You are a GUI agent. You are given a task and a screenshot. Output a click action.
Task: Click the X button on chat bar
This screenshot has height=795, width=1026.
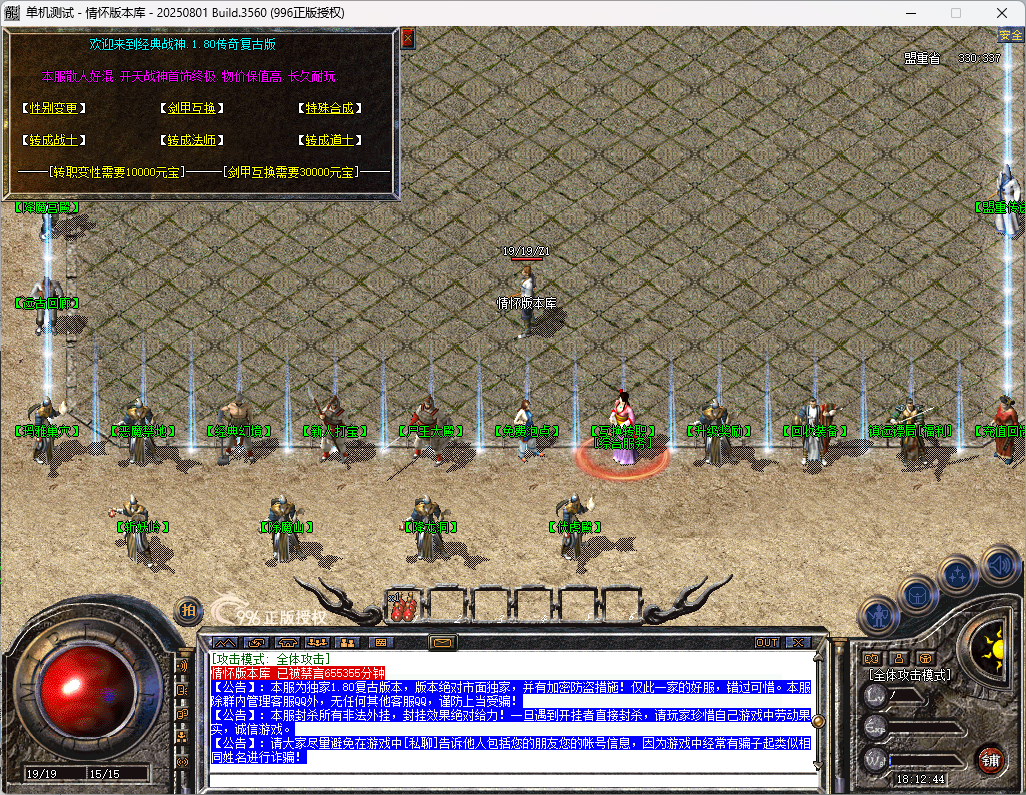[x=797, y=642]
